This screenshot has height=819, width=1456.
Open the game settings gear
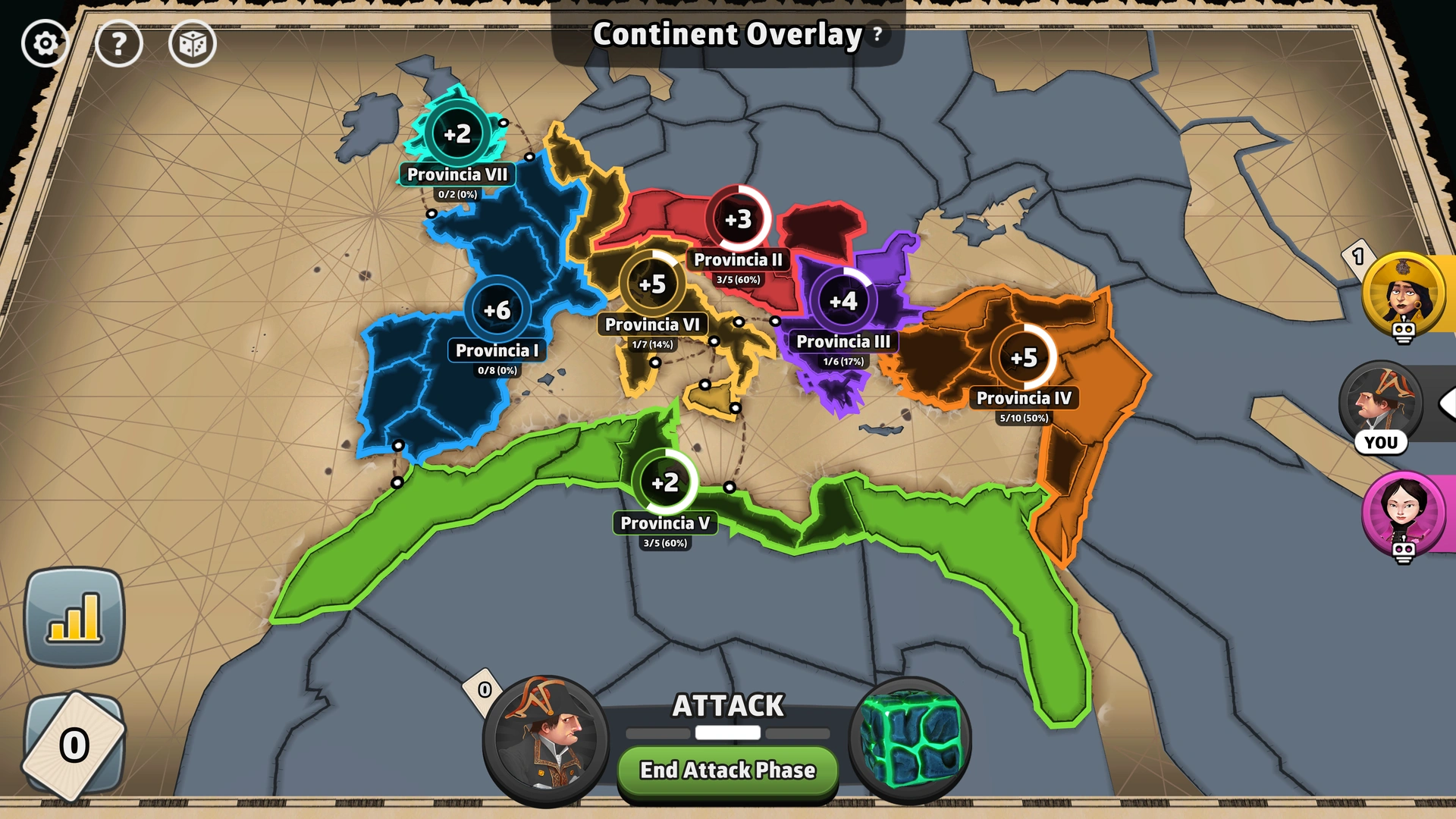pos(45,43)
